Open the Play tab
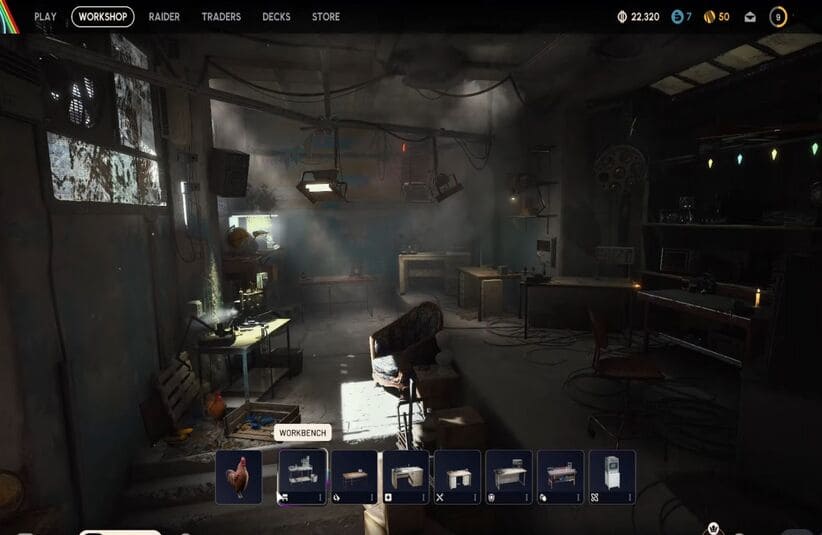The height and width of the screenshot is (535, 822). 45,17
